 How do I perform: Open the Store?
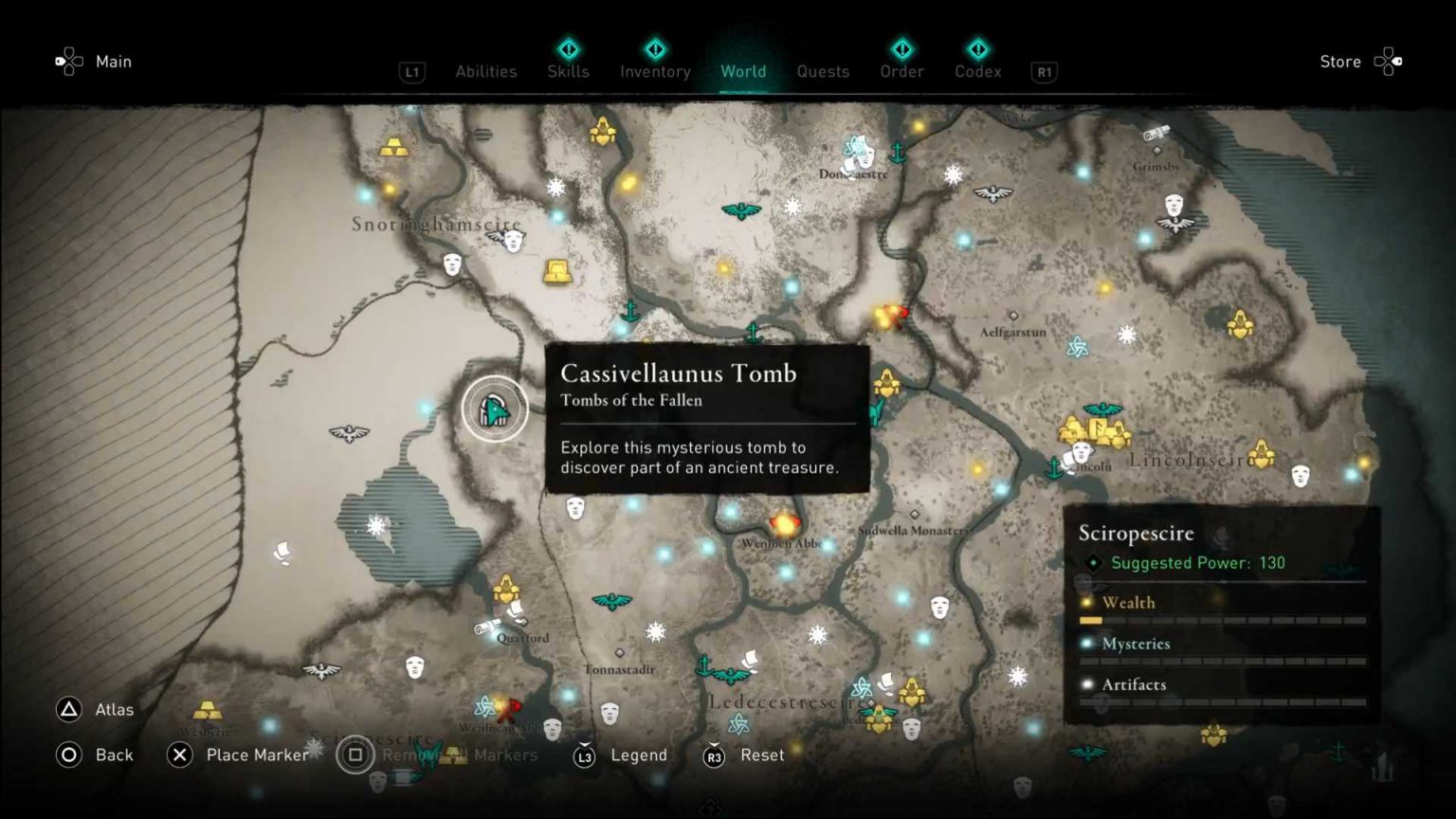pos(1339,61)
